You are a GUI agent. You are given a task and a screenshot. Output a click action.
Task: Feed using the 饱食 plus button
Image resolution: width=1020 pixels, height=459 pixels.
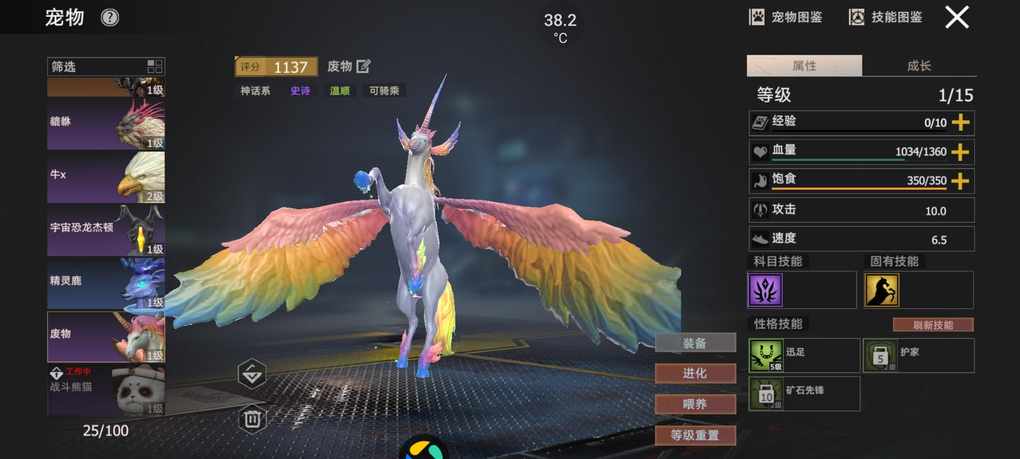point(961,181)
